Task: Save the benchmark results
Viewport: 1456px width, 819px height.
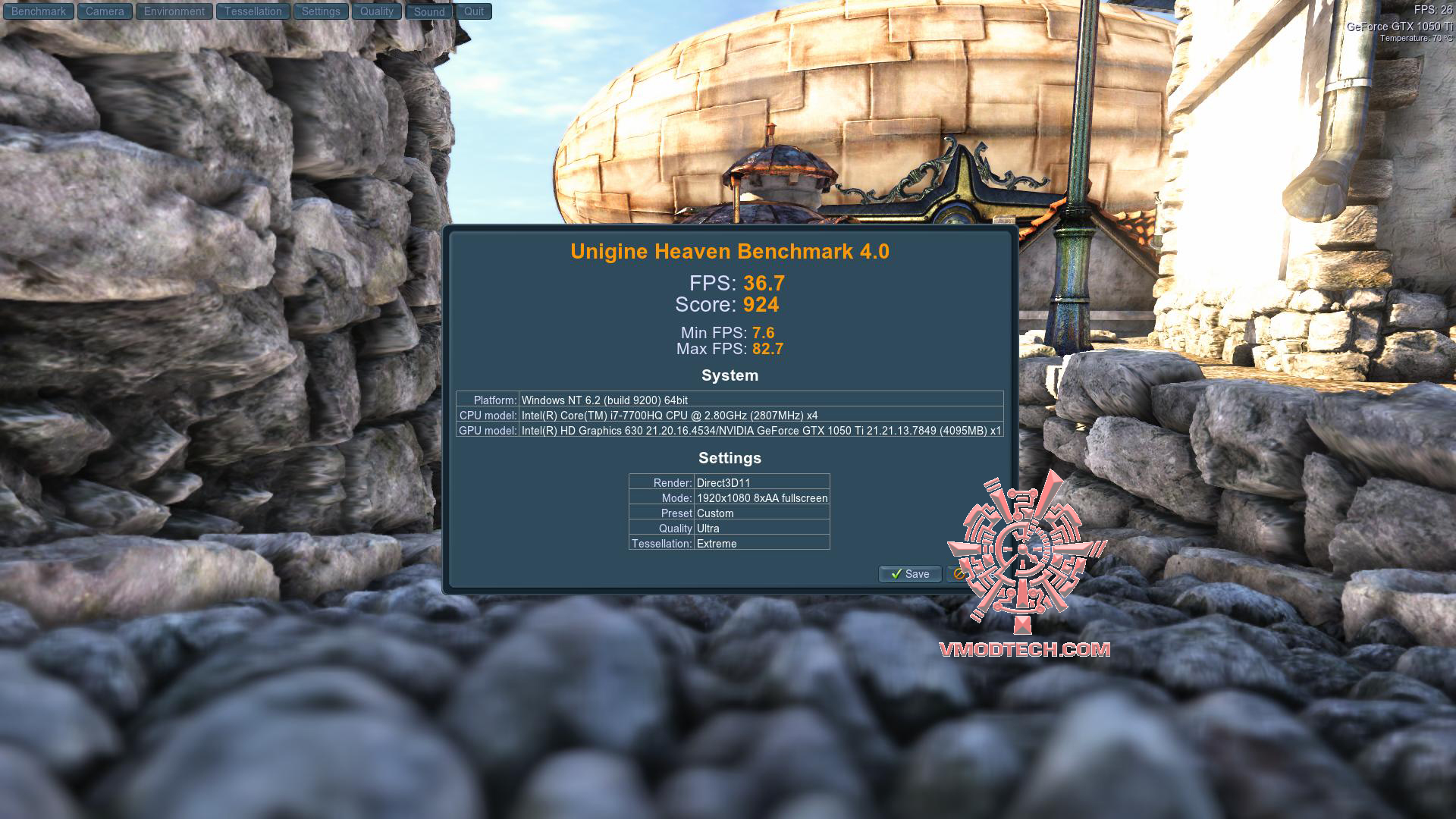Action: (x=910, y=574)
